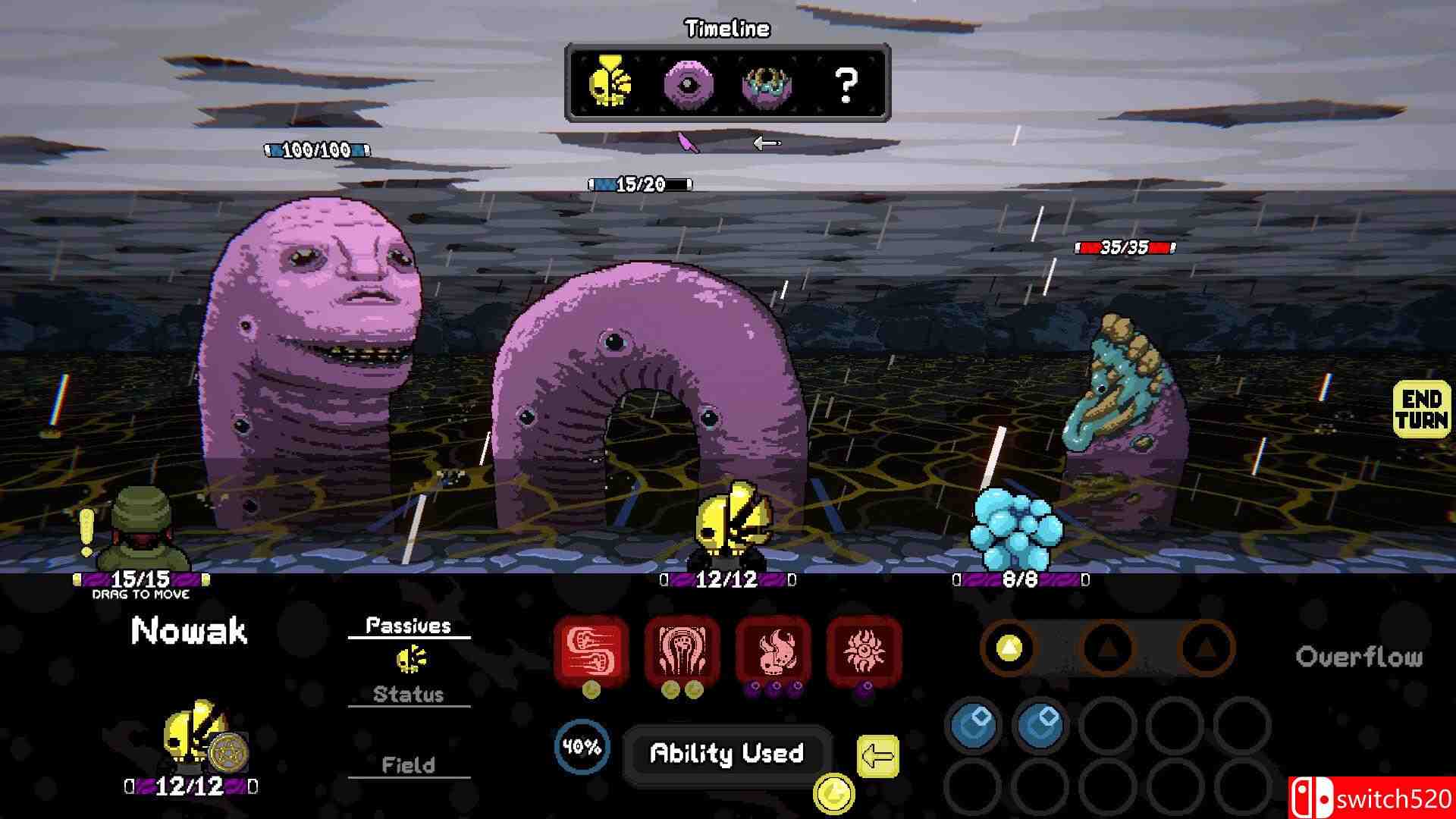Expand the Status section
1456x819 pixels.
[409, 694]
